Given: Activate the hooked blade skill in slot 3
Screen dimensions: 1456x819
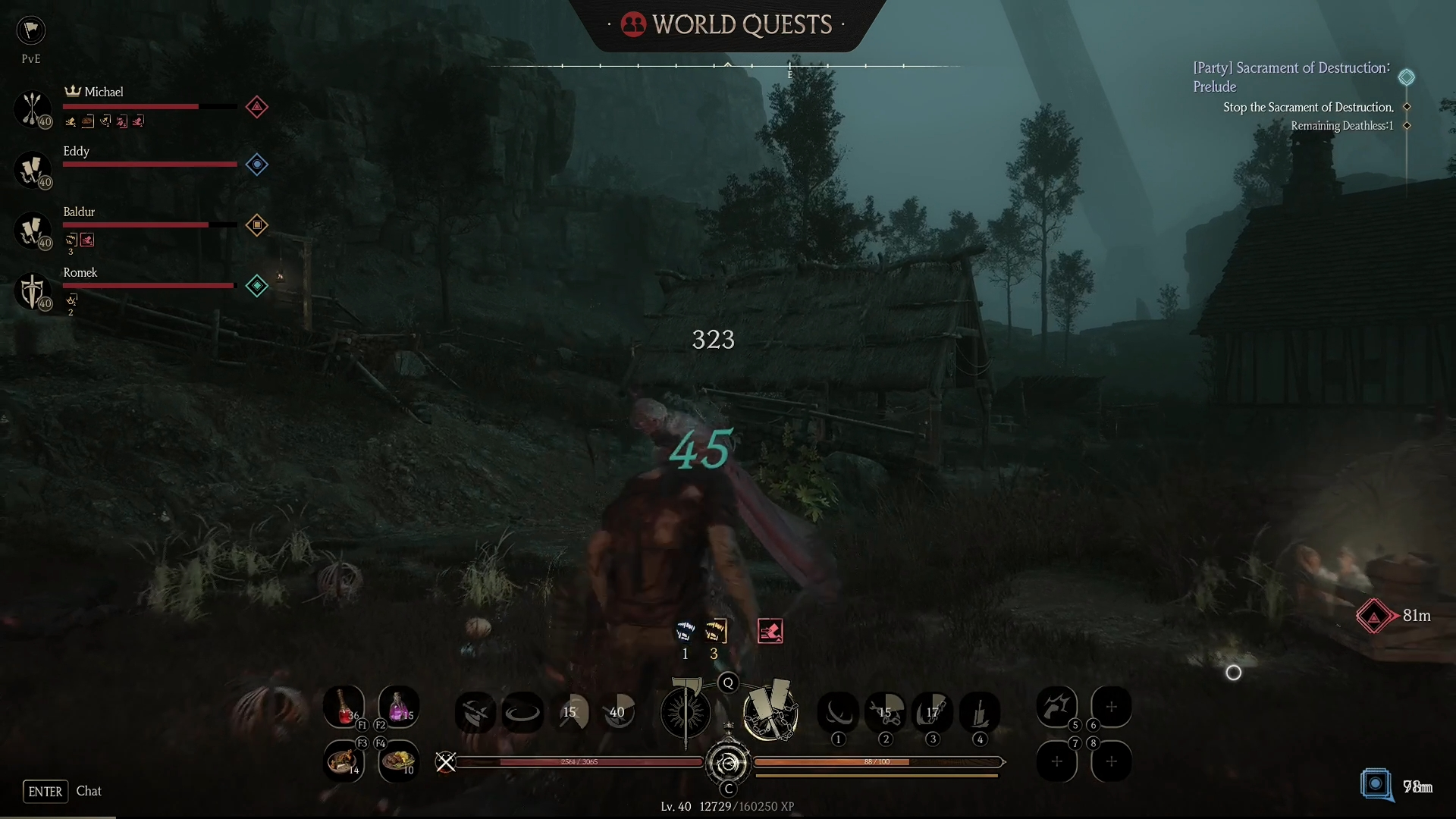Looking at the screenshot, I should pyautogui.click(x=932, y=712).
